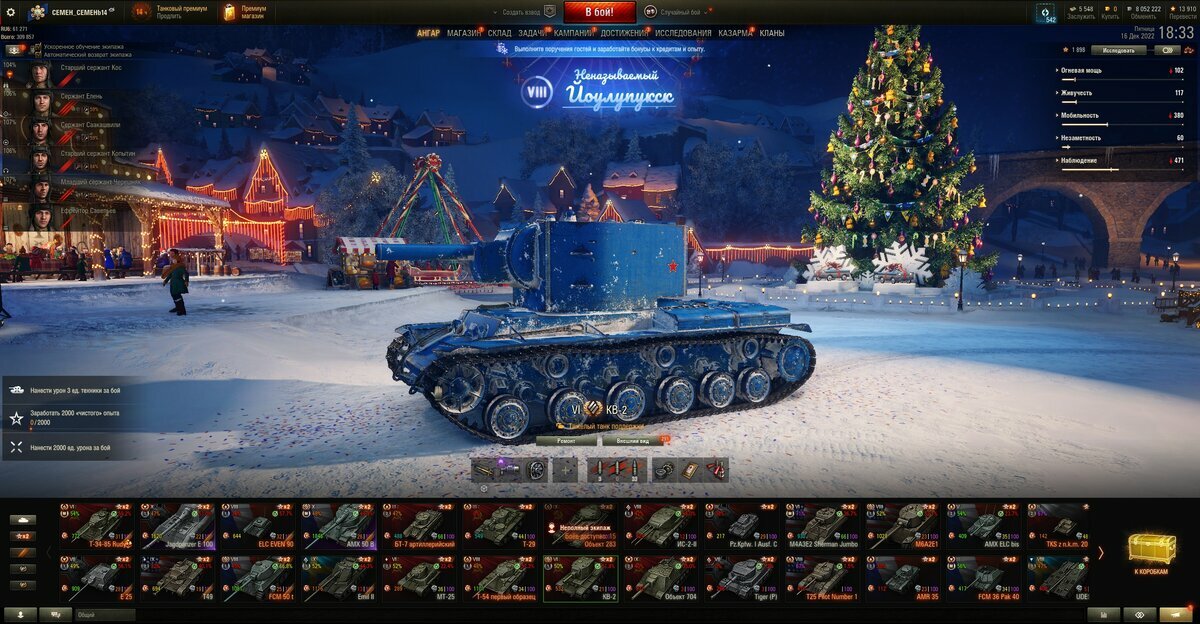Image resolution: width=1200 pixels, height=624 pixels.
Task: Click the empty equipment slot with plus sign
Action: (565, 470)
